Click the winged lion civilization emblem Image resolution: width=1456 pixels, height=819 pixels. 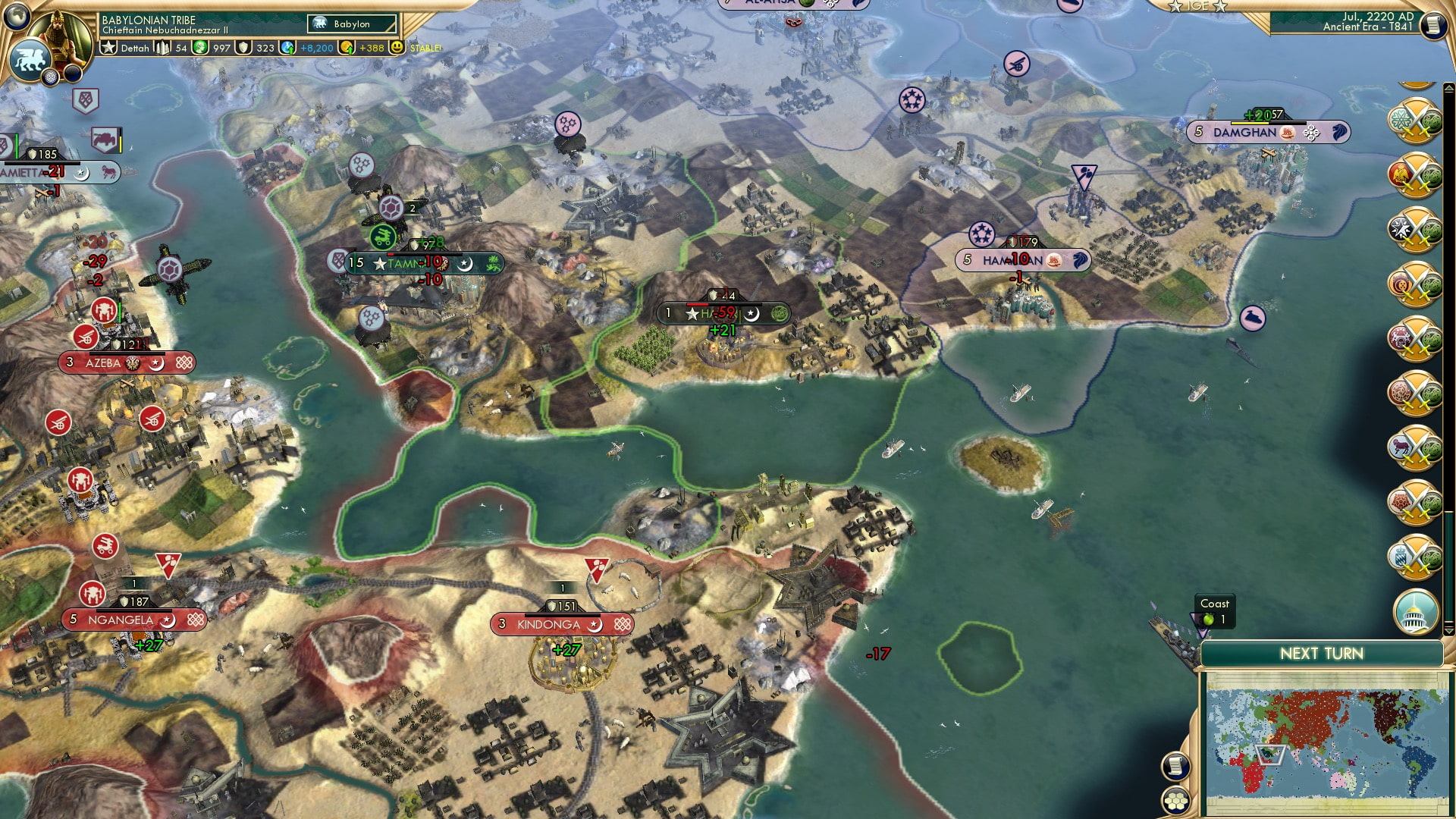[x=30, y=59]
